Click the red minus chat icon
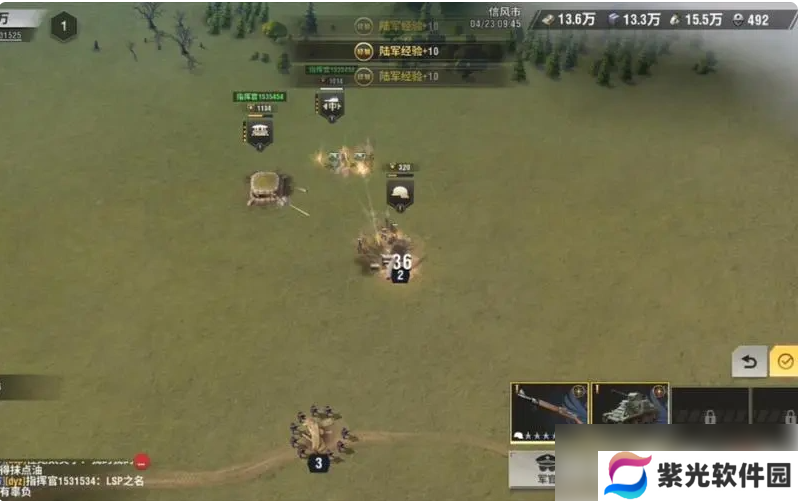 (x=142, y=462)
